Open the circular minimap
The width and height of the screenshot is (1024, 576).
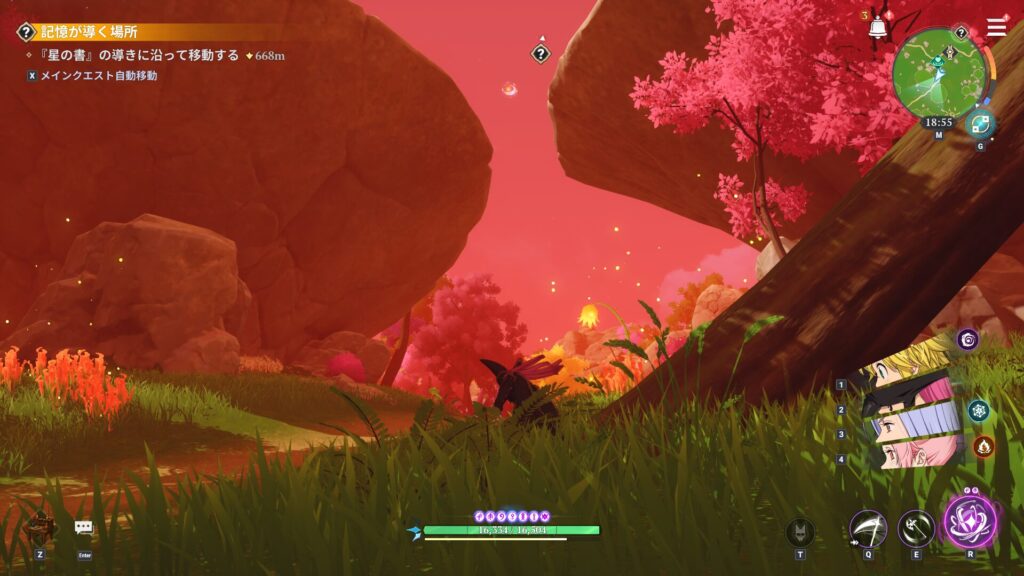937,71
